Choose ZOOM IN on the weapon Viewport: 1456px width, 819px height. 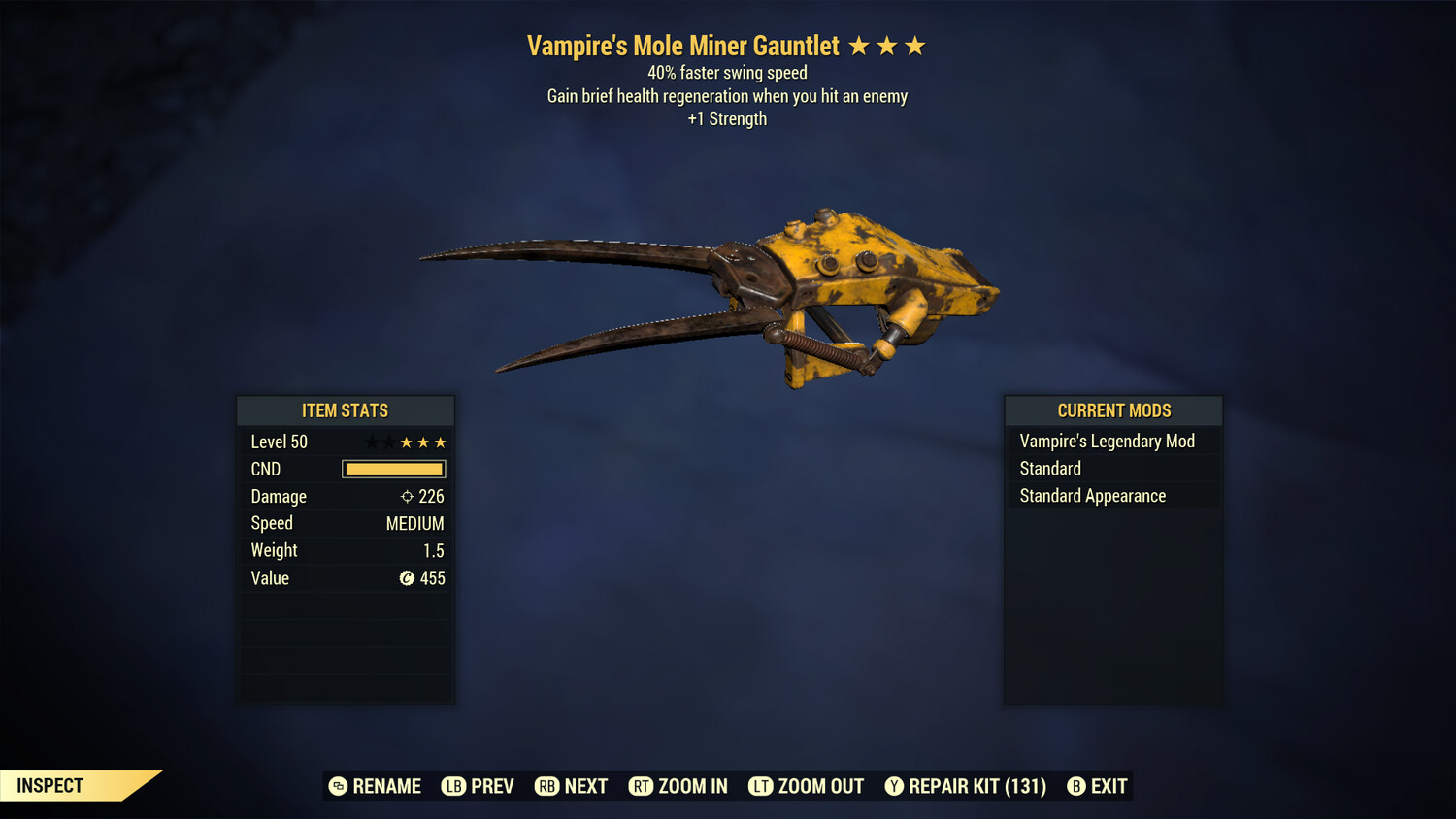click(678, 786)
